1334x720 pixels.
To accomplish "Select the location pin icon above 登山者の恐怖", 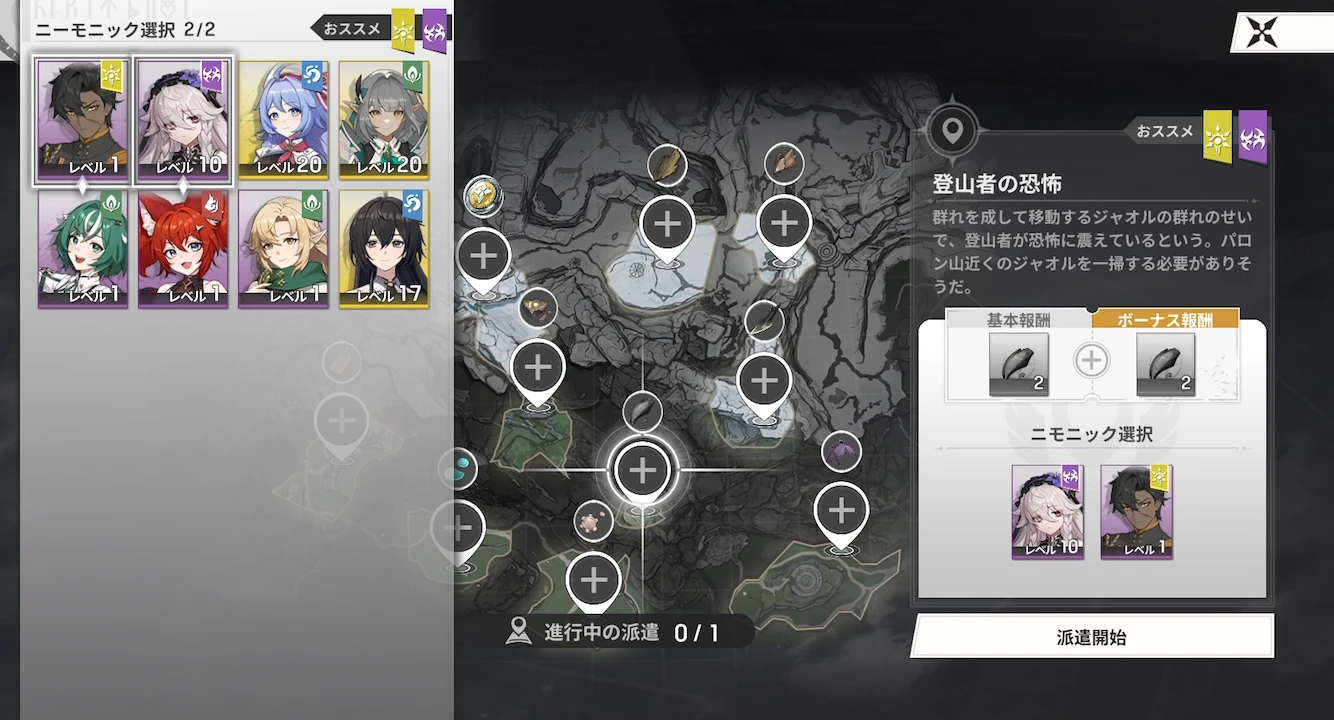I will tap(953, 128).
